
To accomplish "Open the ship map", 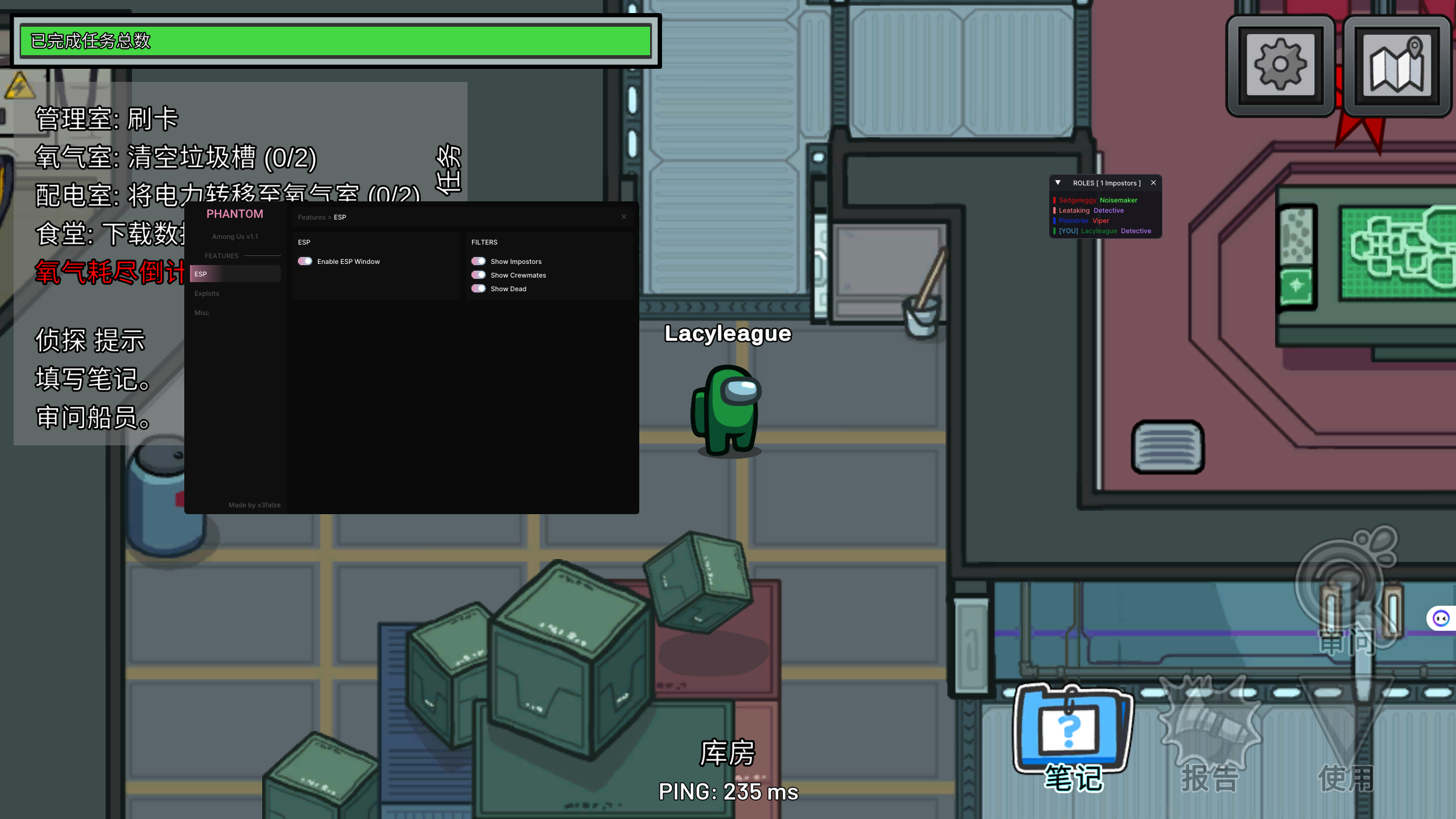I will pos(1397,65).
